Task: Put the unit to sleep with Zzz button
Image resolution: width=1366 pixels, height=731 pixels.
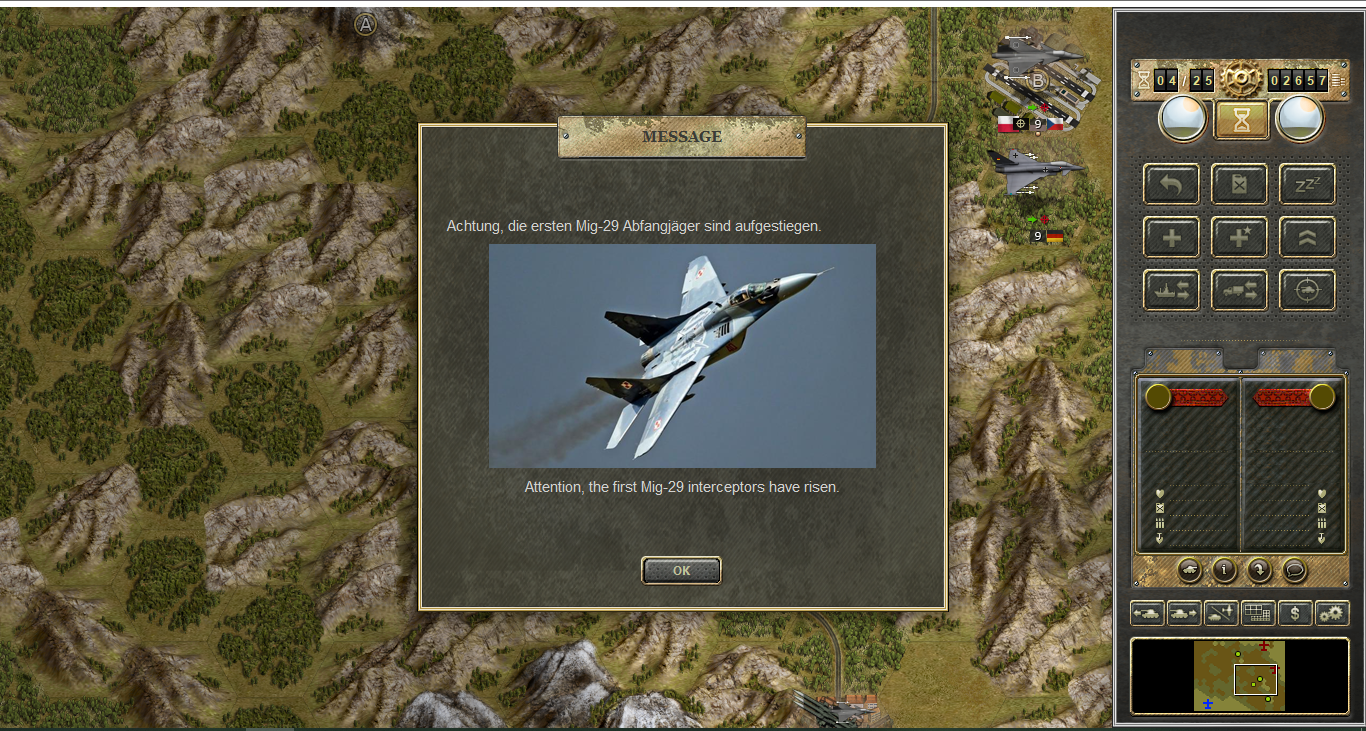Action: pyautogui.click(x=1307, y=185)
